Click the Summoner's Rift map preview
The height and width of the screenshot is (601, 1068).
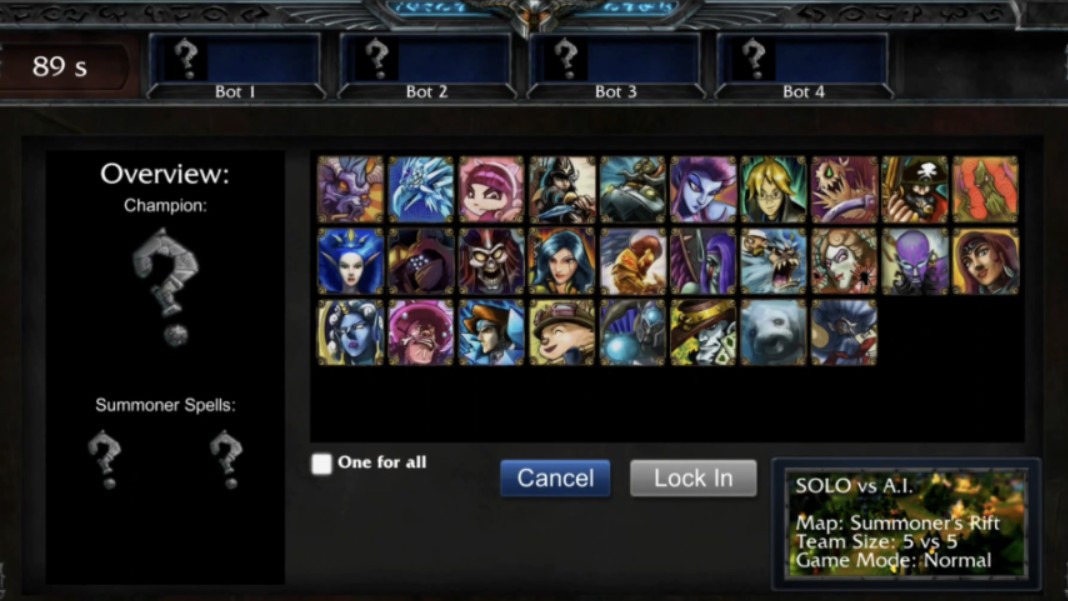[x=906, y=524]
